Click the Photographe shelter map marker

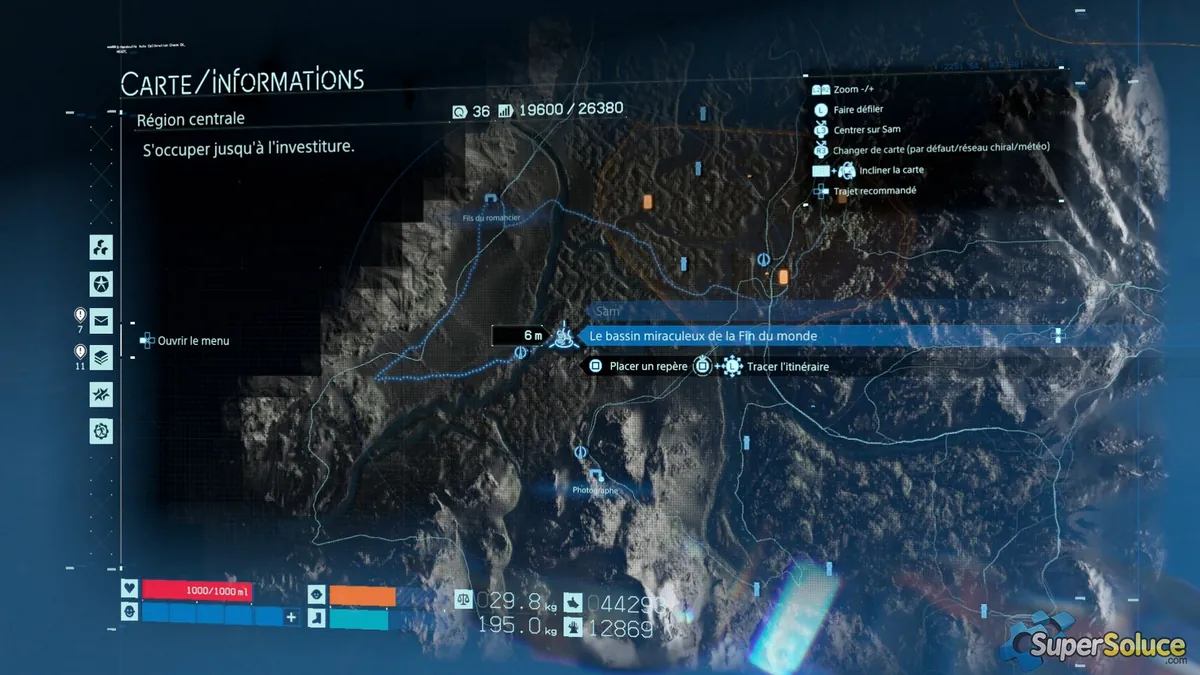(596, 475)
